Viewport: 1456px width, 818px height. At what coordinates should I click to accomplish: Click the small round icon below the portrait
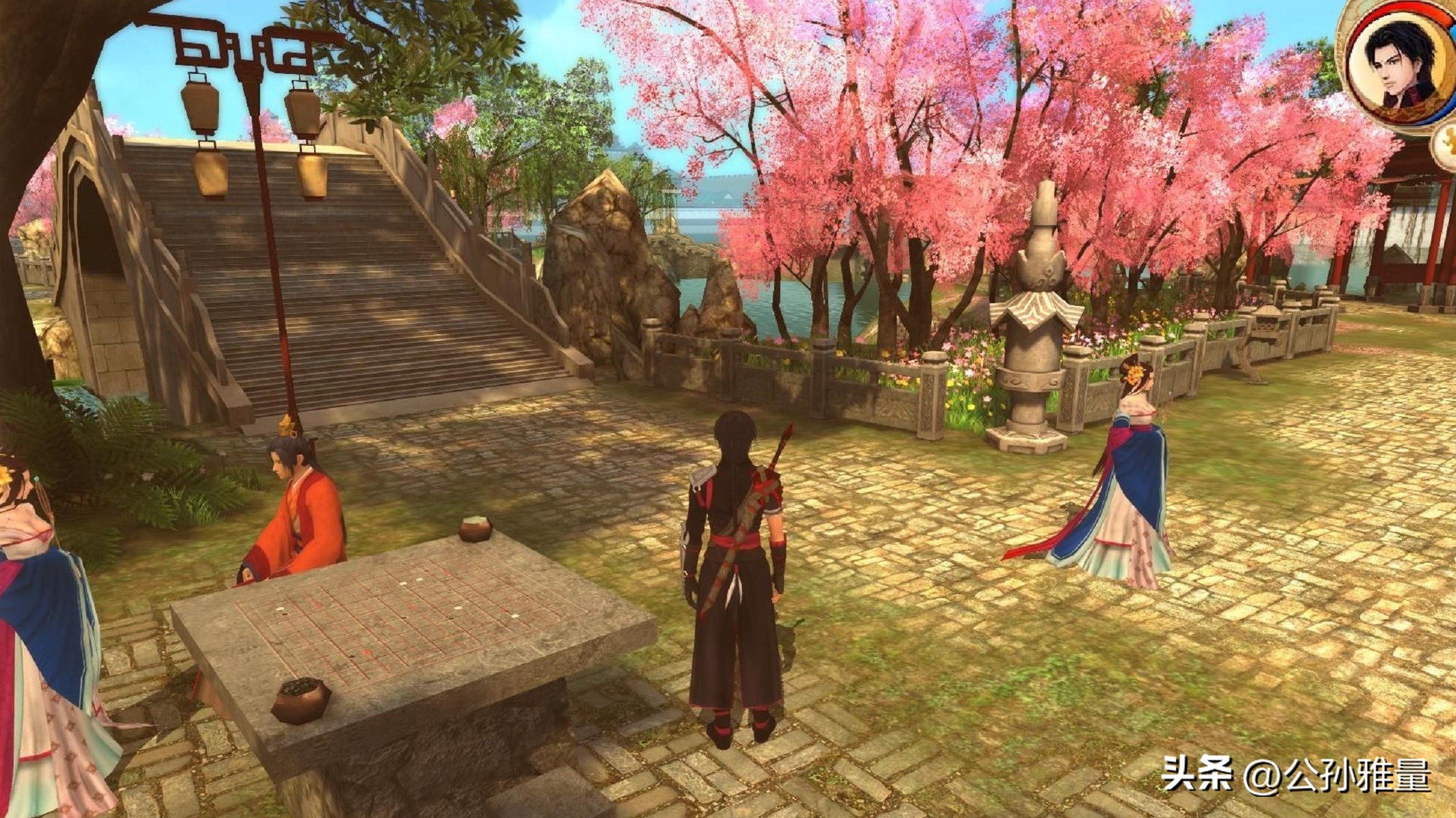1446,146
